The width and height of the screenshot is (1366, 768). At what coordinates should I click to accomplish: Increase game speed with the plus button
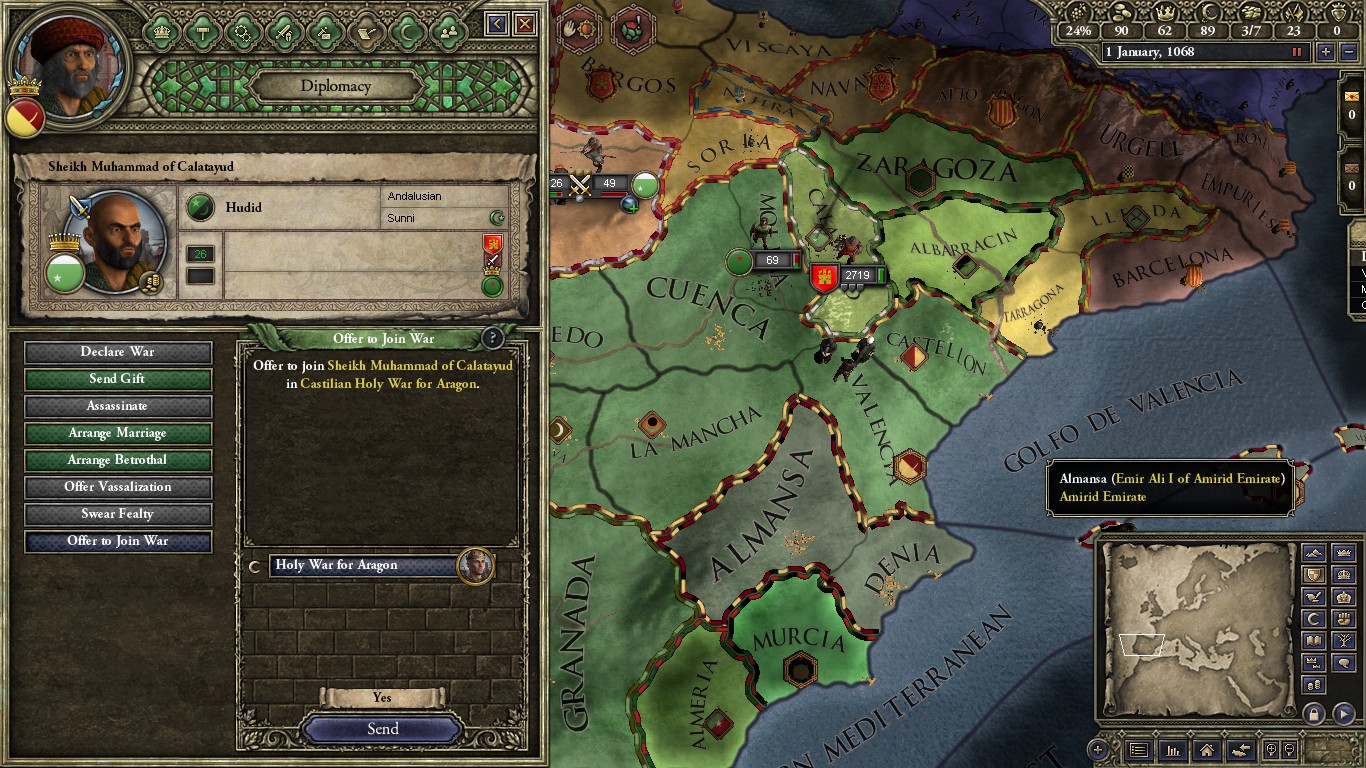(1326, 52)
